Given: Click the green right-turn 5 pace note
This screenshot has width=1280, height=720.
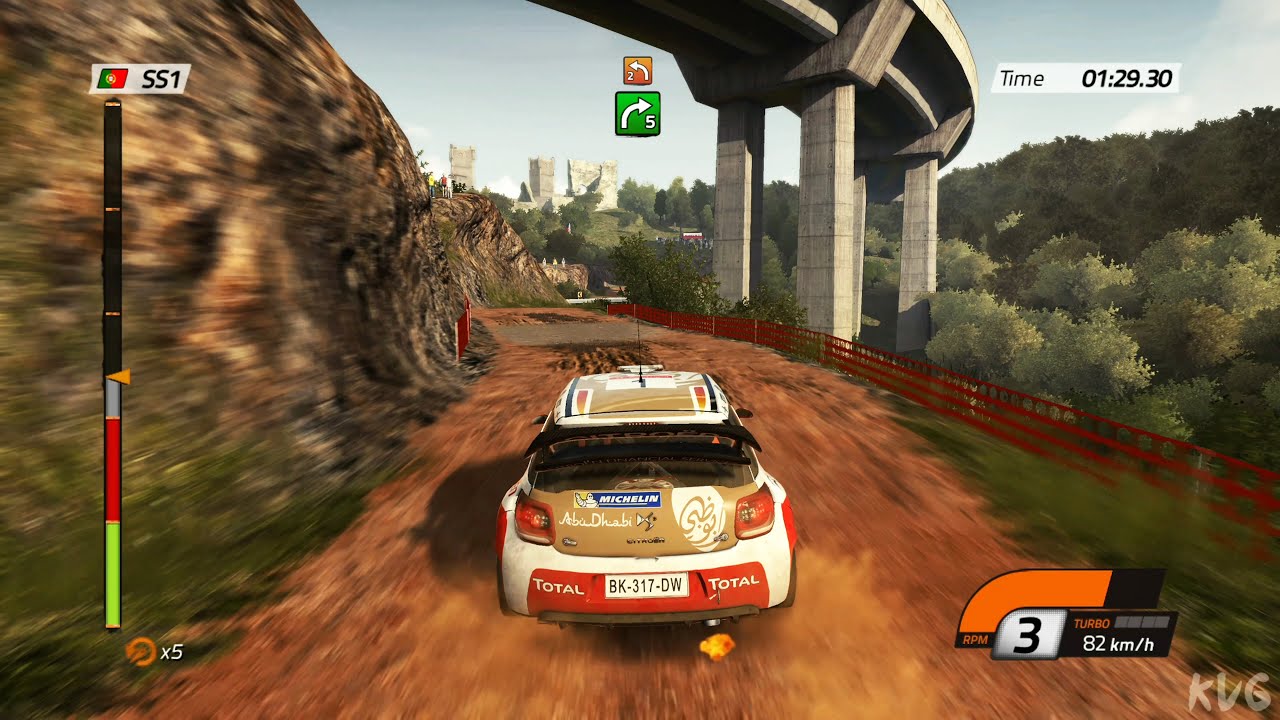Looking at the screenshot, I should (637, 113).
